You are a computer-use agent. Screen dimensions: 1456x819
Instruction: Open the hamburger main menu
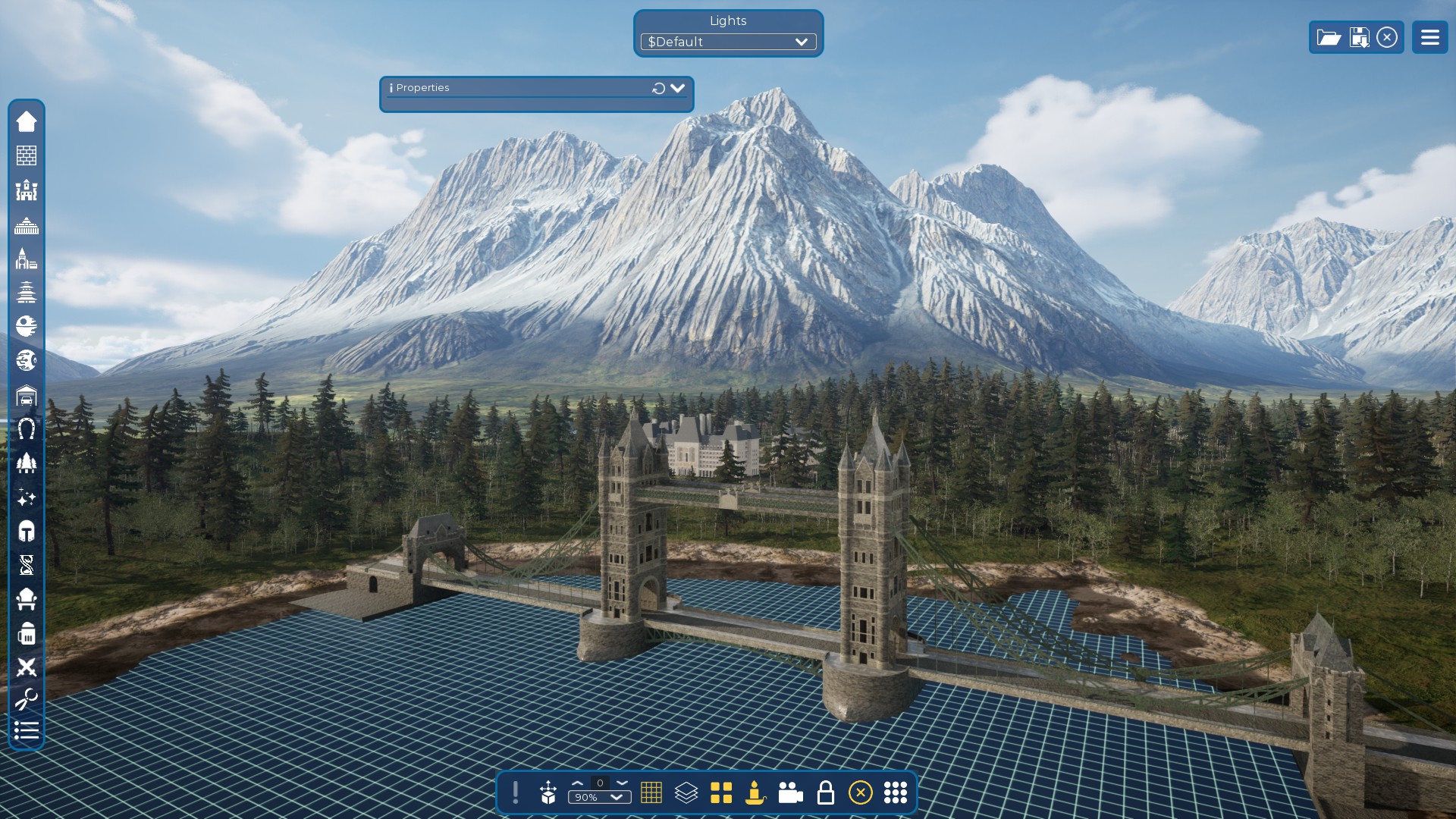(1429, 37)
